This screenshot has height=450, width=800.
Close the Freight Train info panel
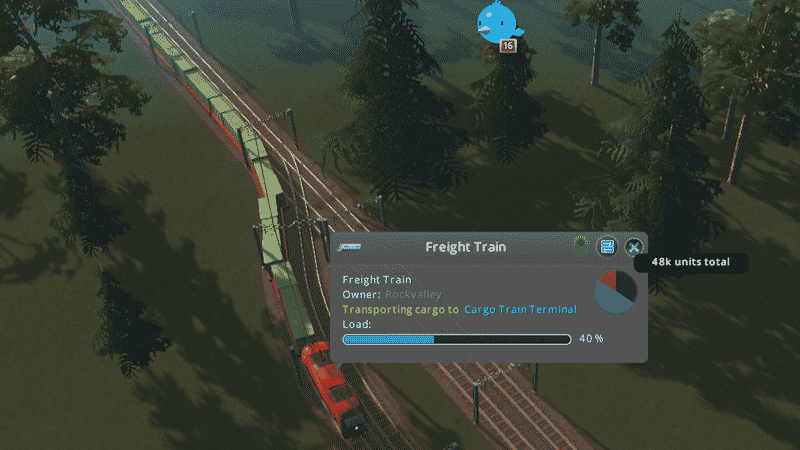click(x=633, y=247)
